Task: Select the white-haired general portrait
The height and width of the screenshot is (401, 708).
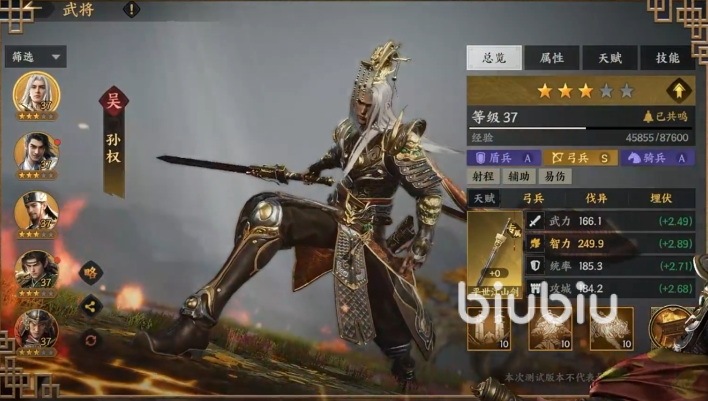Action: 36,95
